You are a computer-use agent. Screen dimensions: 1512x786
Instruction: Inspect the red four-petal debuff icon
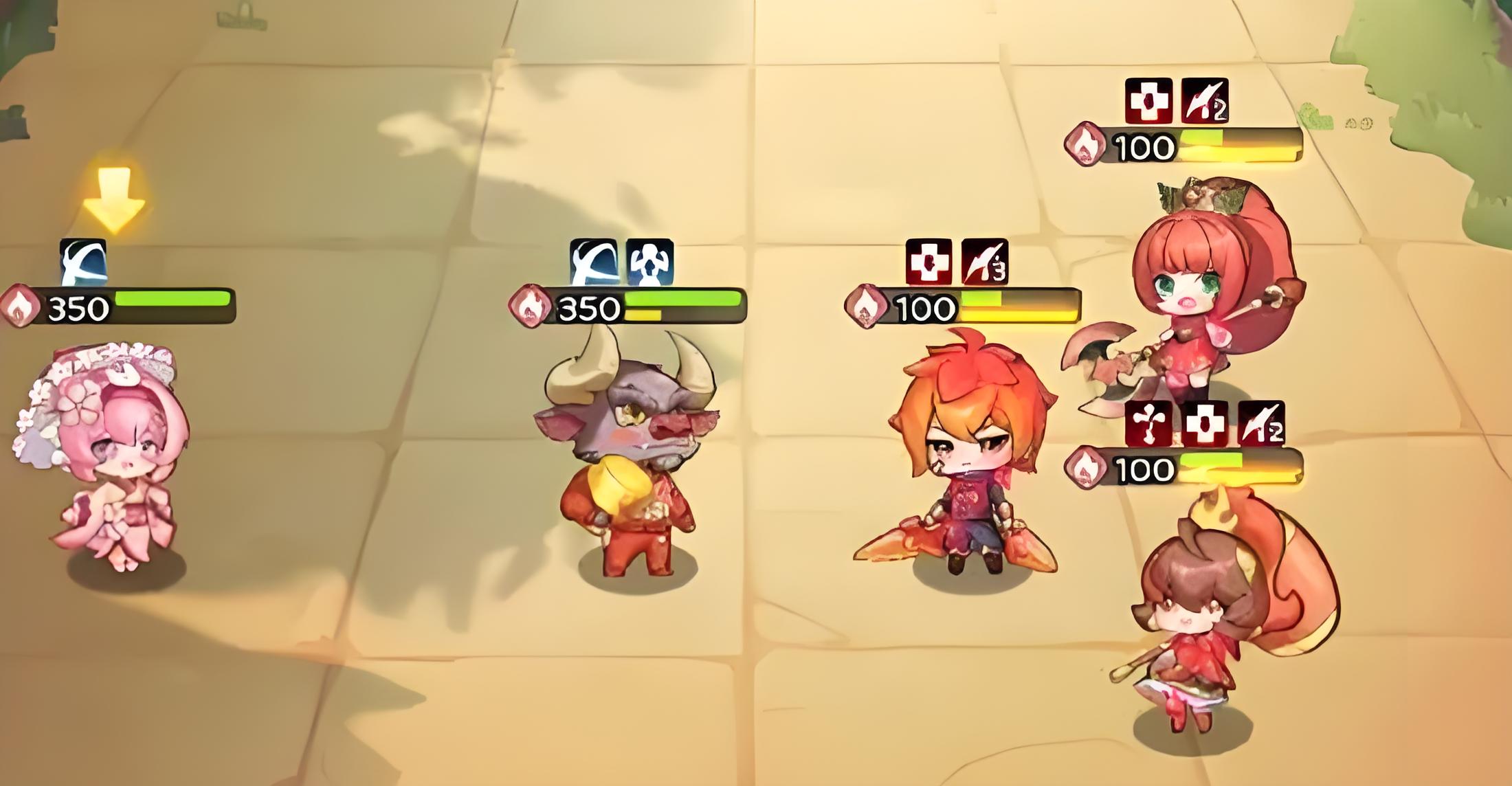click(x=1148, y=423)
